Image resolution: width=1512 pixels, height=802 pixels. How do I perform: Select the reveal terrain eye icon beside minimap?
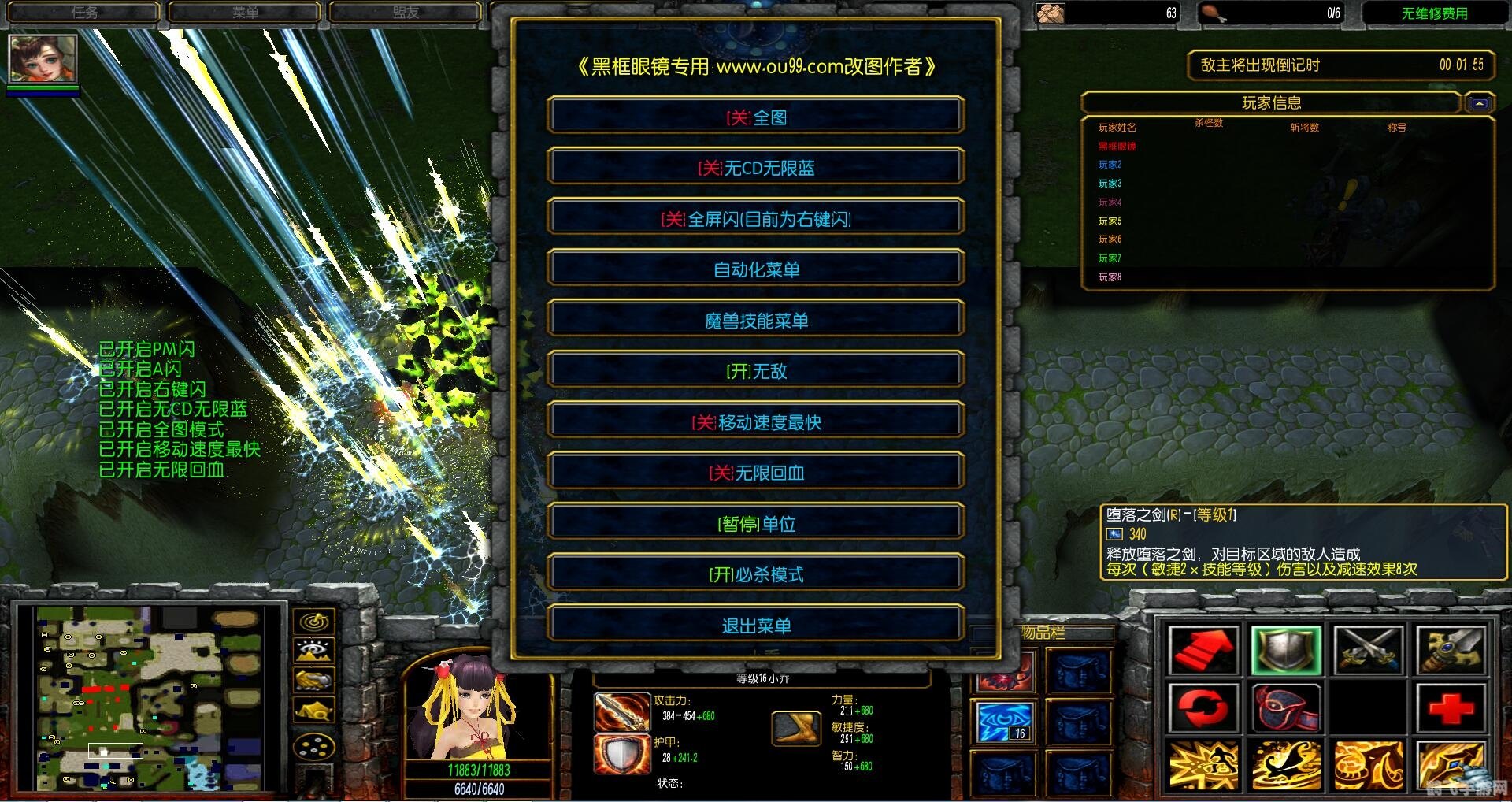pos(315,652)
